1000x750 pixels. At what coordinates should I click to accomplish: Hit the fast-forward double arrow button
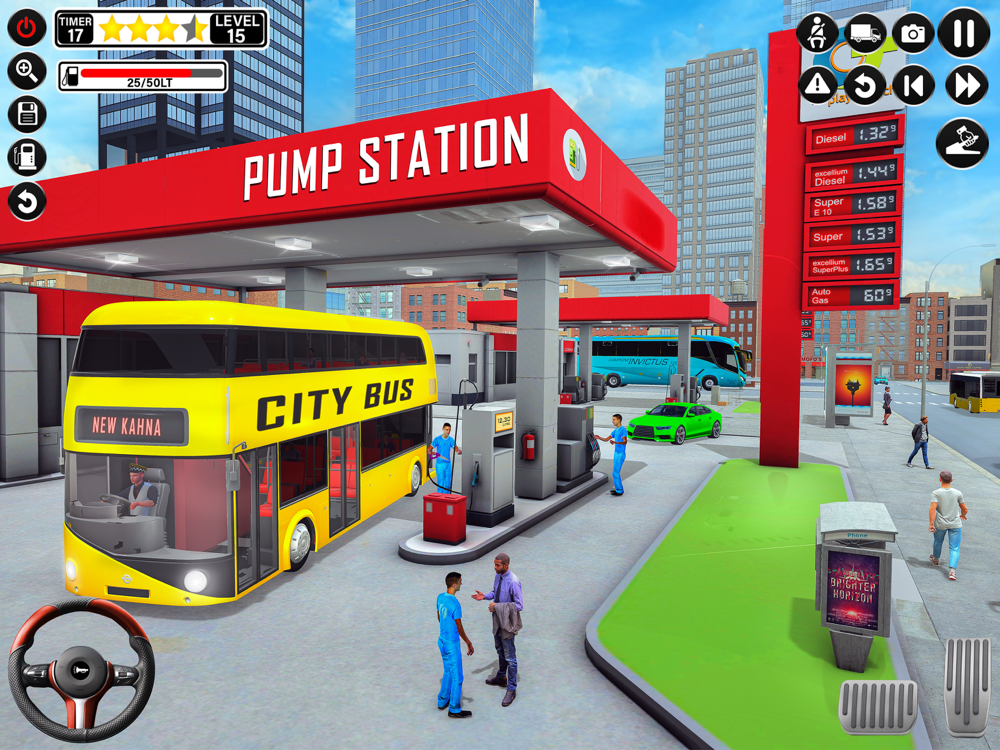tap(965, 86)
